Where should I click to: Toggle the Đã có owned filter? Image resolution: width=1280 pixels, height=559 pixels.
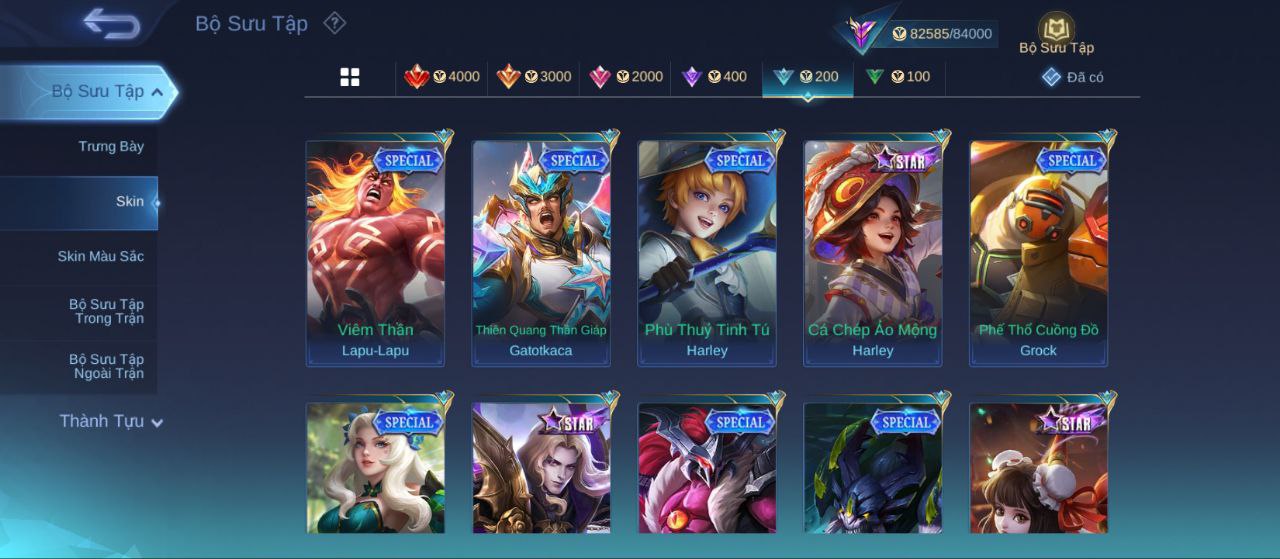[x=1073, y=77]
